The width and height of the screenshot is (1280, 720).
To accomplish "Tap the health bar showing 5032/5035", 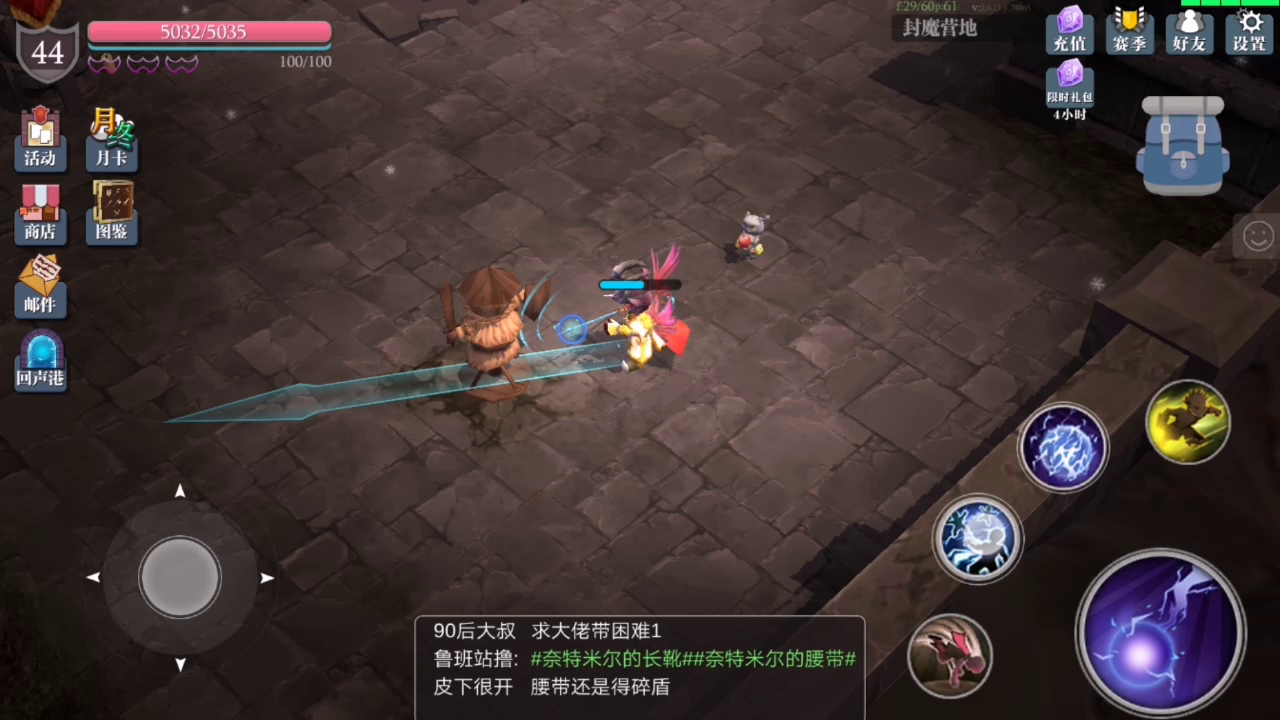I will point(208,32).
